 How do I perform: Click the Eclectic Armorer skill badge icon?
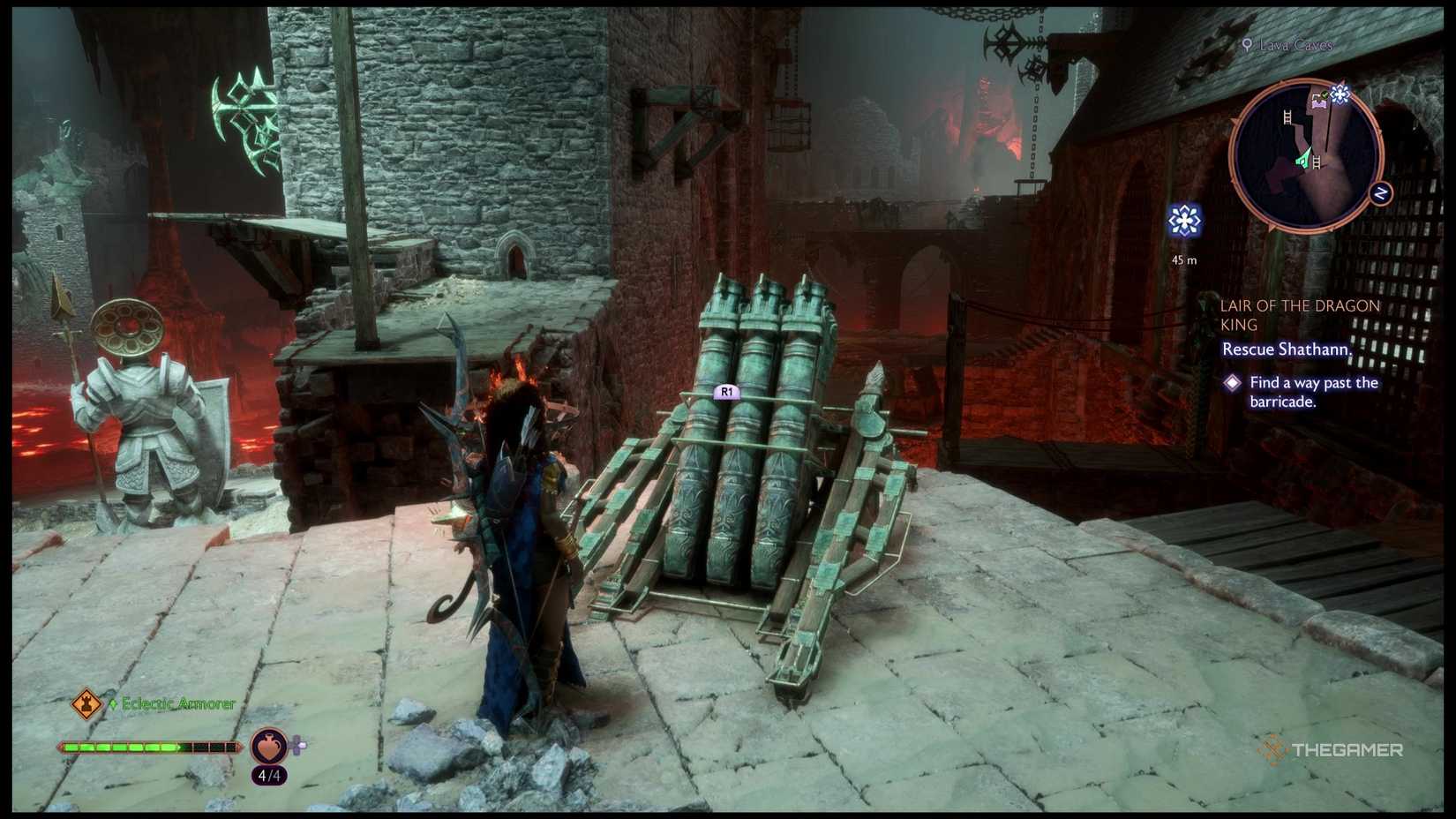pos(86,704)
